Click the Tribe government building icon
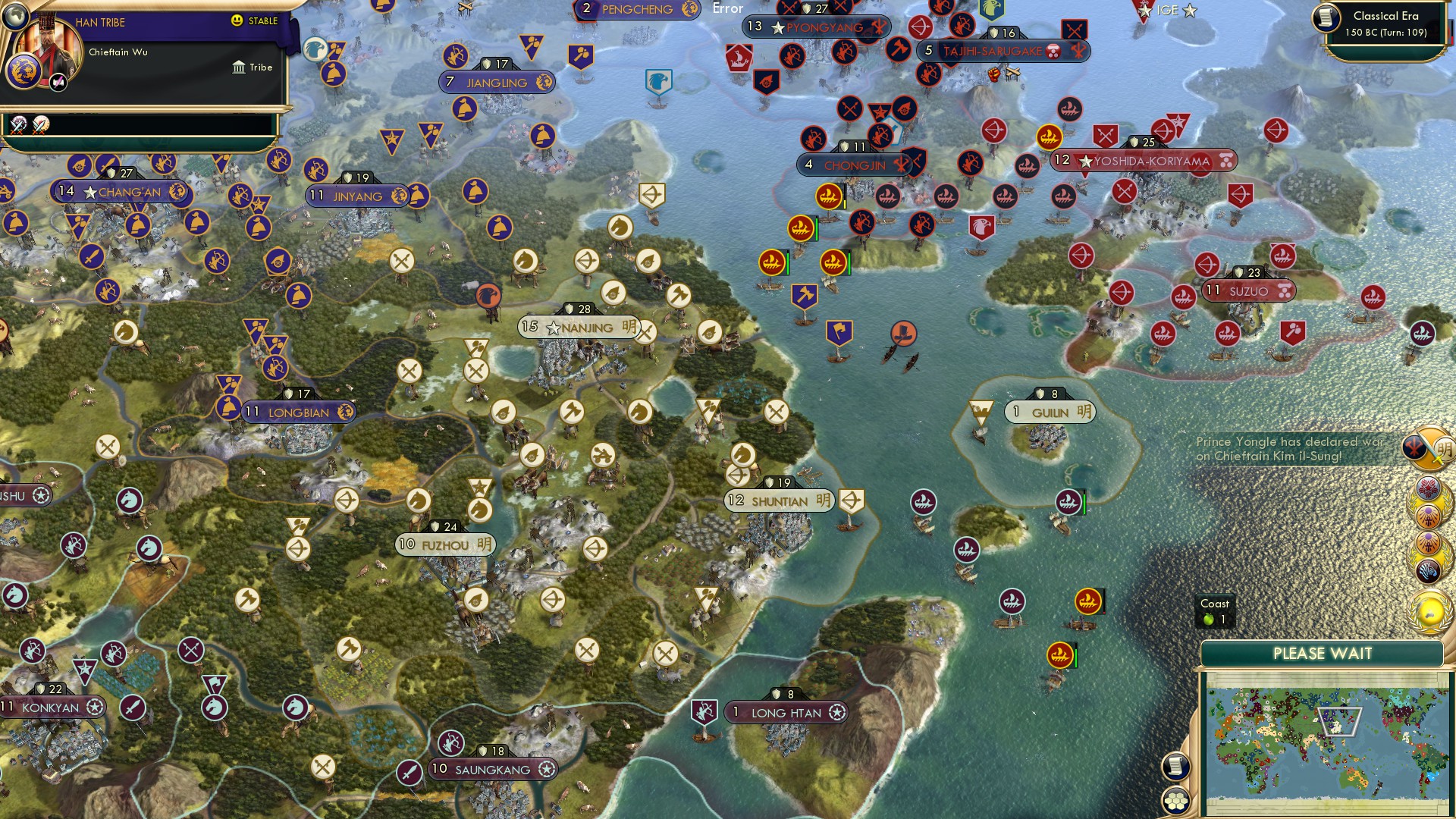The image size is (1456, 819). click(239, 68)
